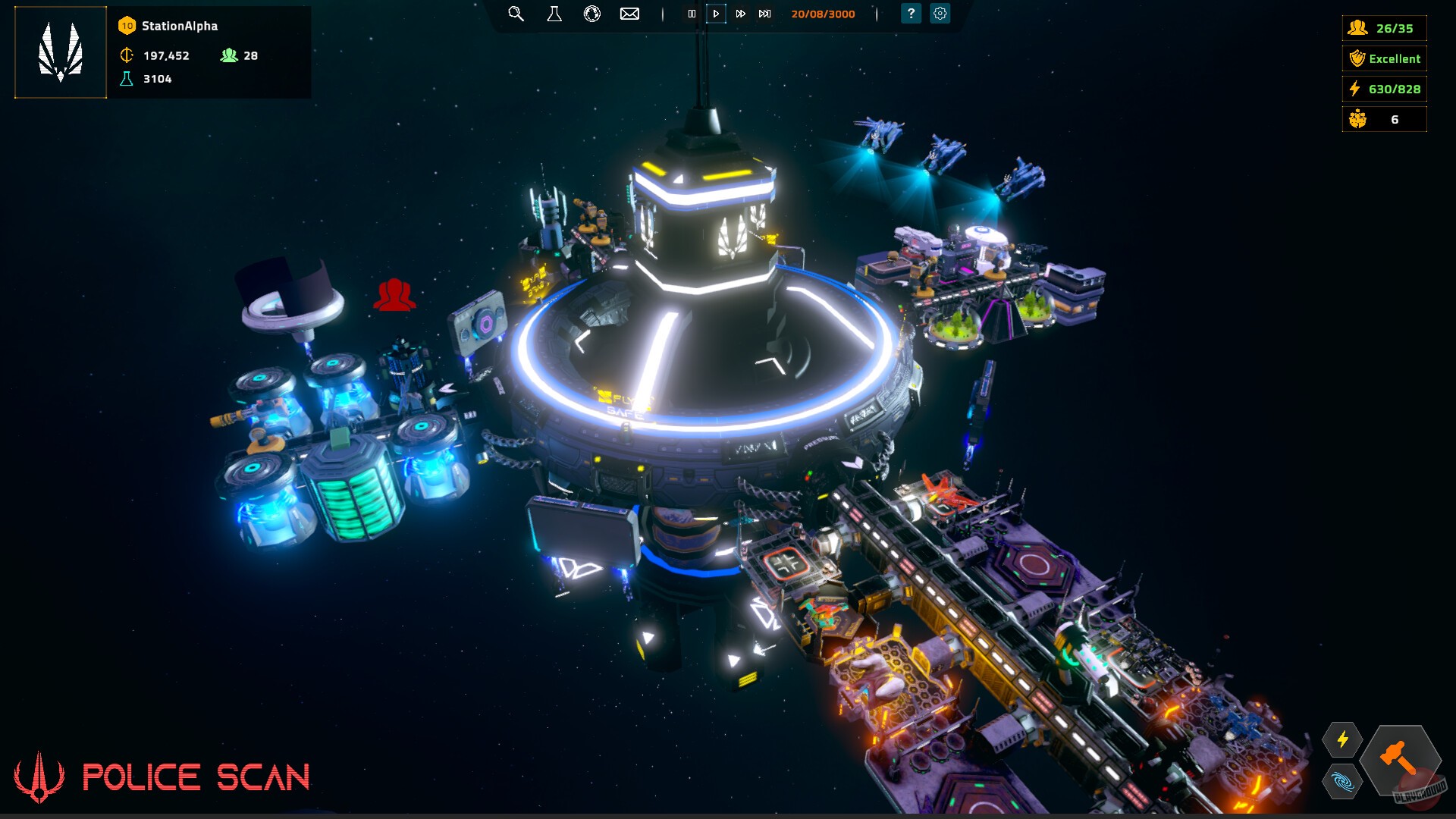Activate fast forward speed
Image resolution: width=1456 pixels, height=819 pixels.
tap(740, 14)
